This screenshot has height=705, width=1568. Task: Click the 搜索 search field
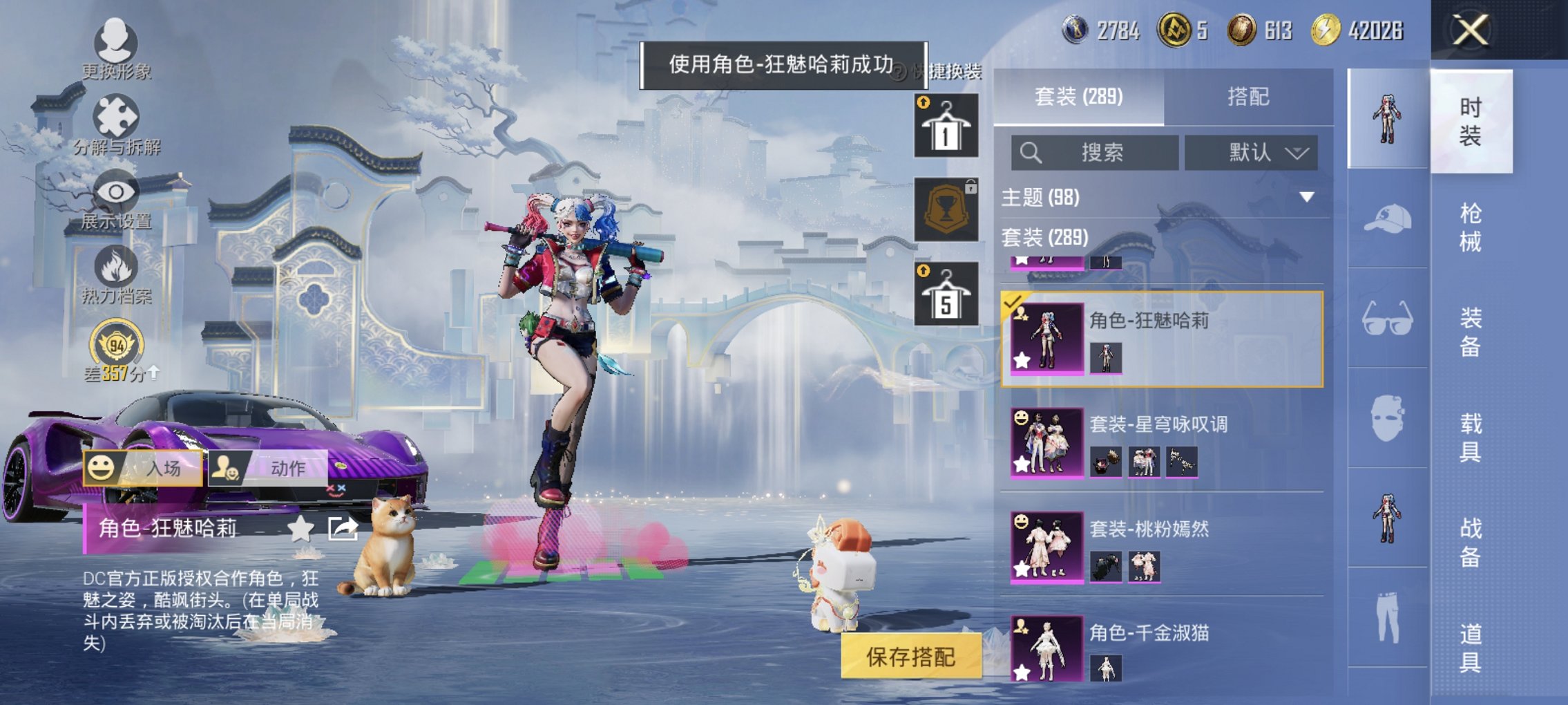(1095, 153)
